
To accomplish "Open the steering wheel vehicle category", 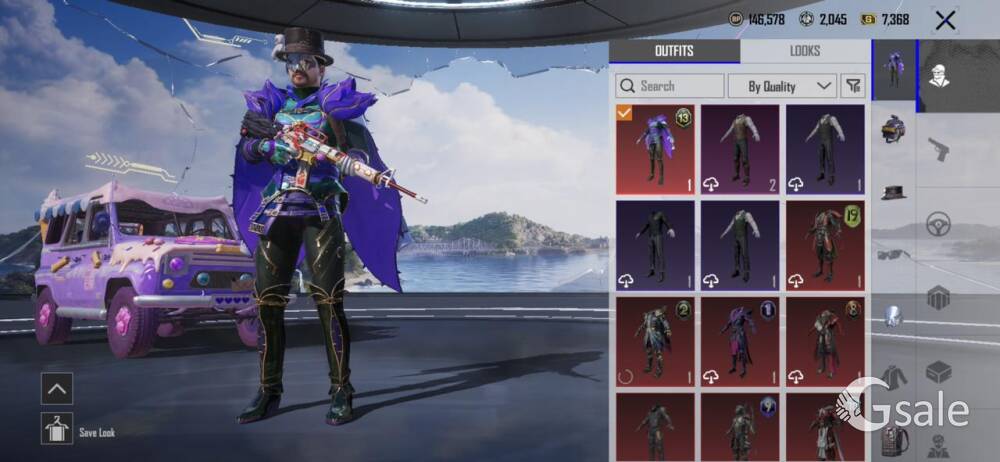I will [938, 223].
